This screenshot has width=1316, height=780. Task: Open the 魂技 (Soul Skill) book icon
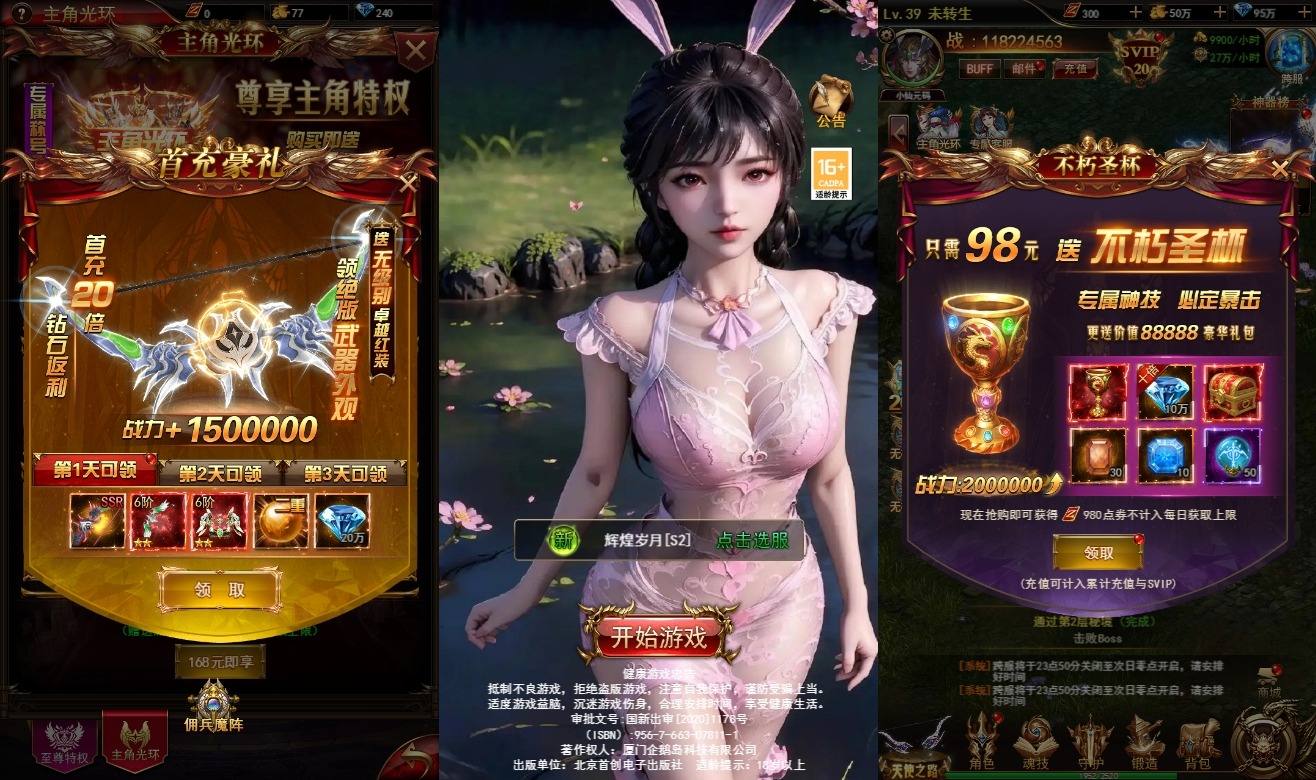(1034, 737)
